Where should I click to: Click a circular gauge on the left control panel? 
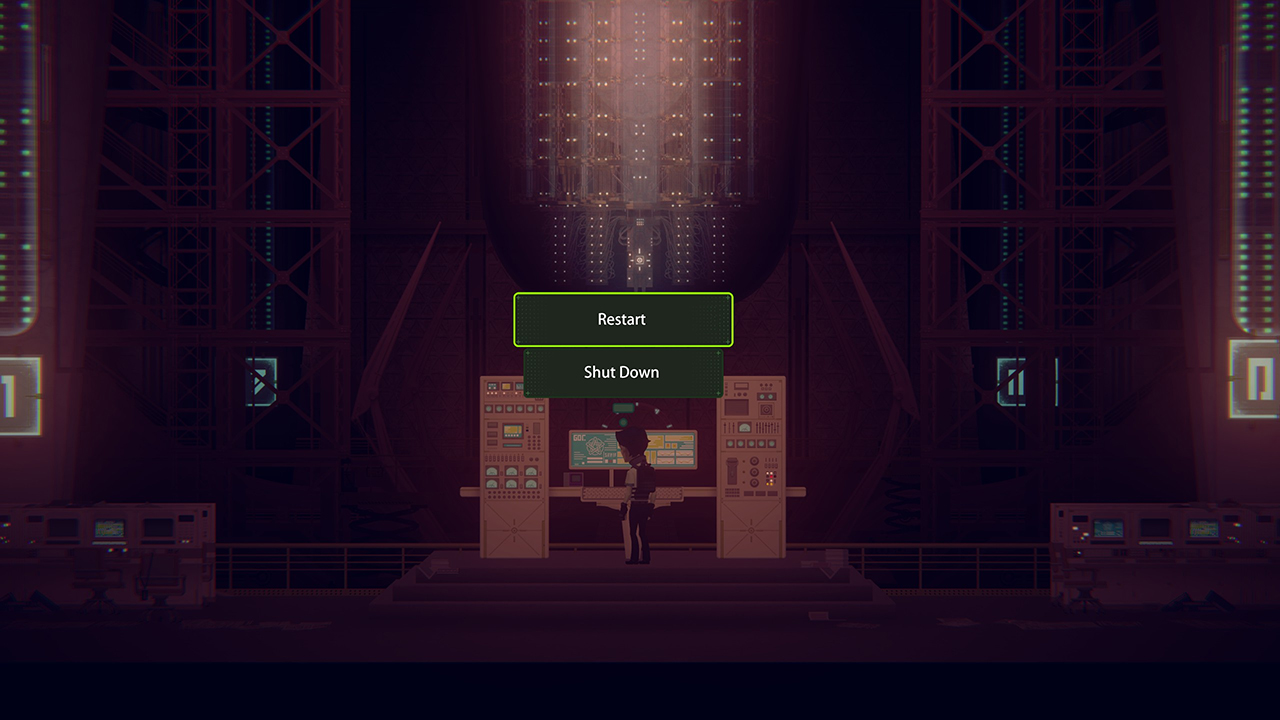tap(493, 472)
